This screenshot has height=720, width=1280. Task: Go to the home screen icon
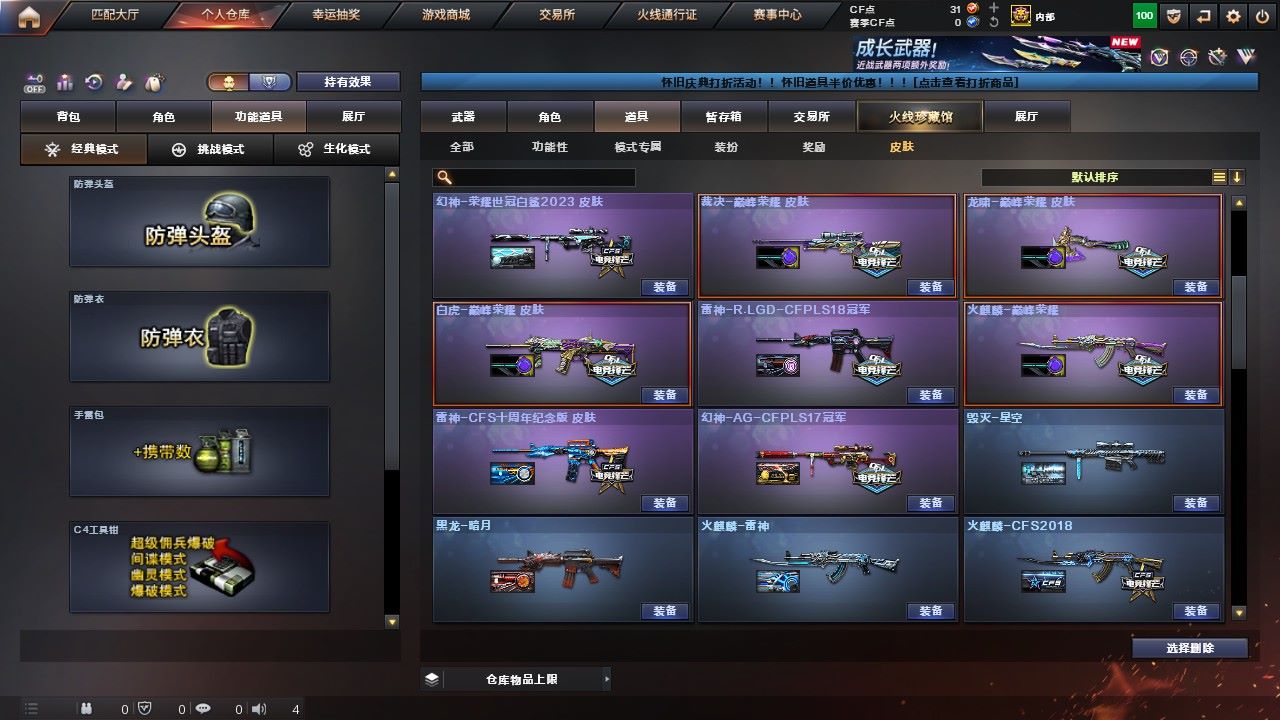[x=29, y=16]
